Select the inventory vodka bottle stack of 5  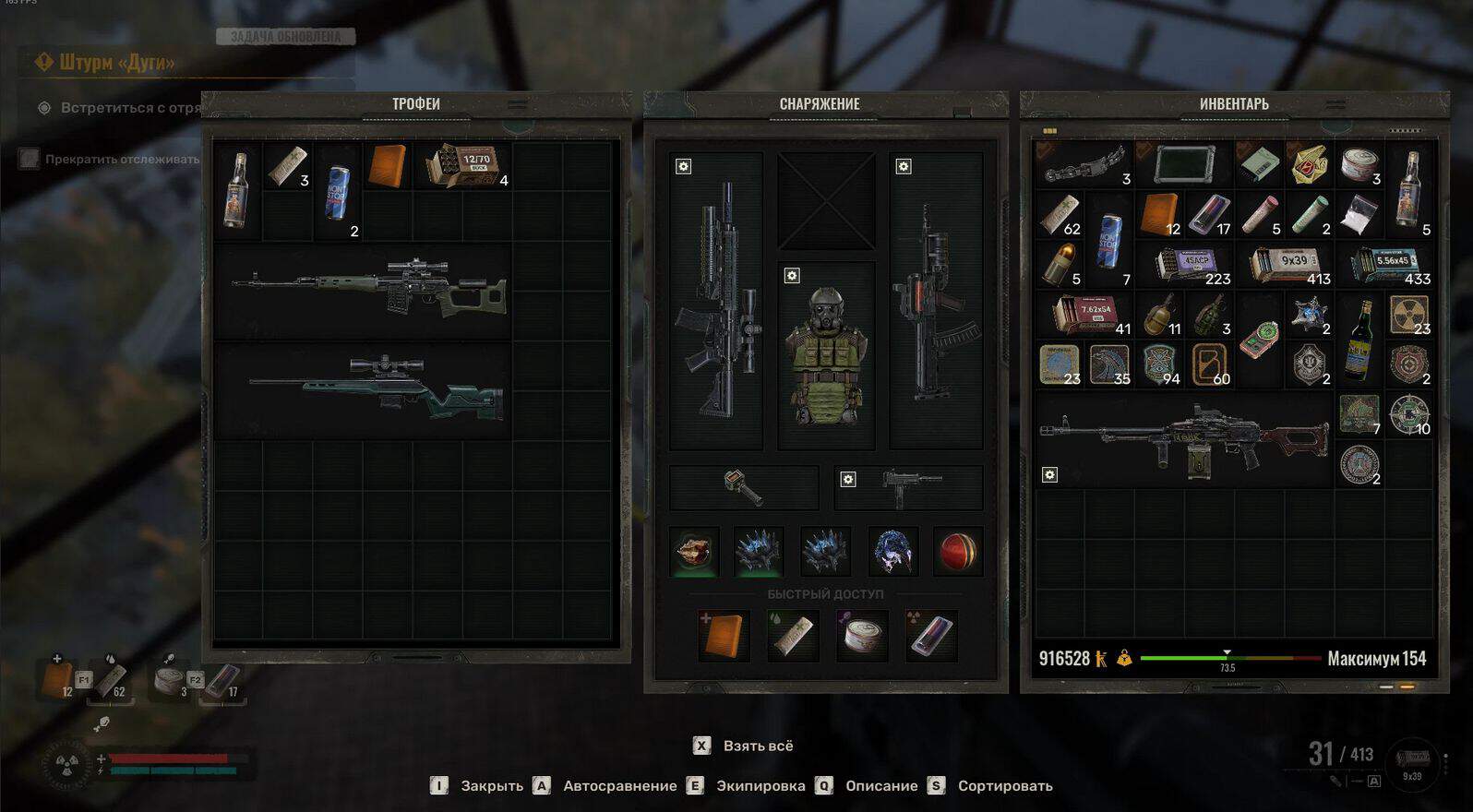pyautogui.click(x=1407, y=190)
